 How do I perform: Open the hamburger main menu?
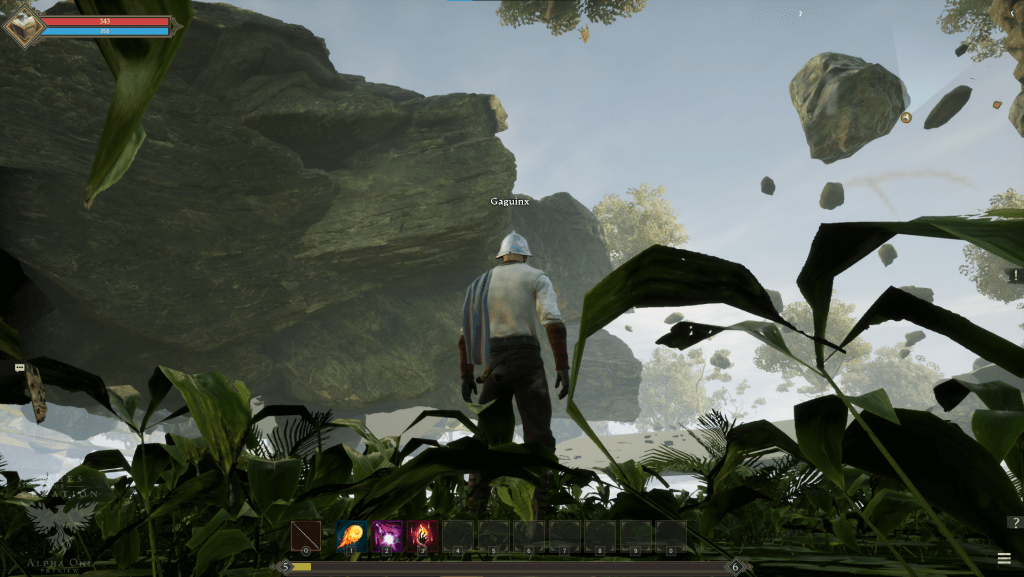tap(1003, 558)
